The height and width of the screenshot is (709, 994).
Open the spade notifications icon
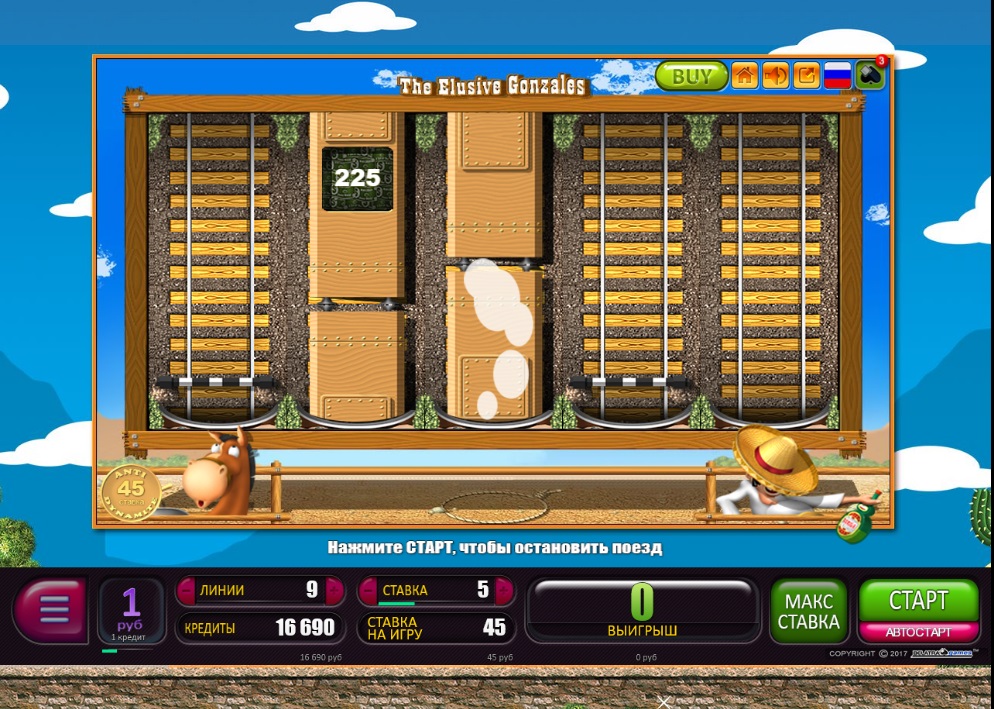click(869, 76)
